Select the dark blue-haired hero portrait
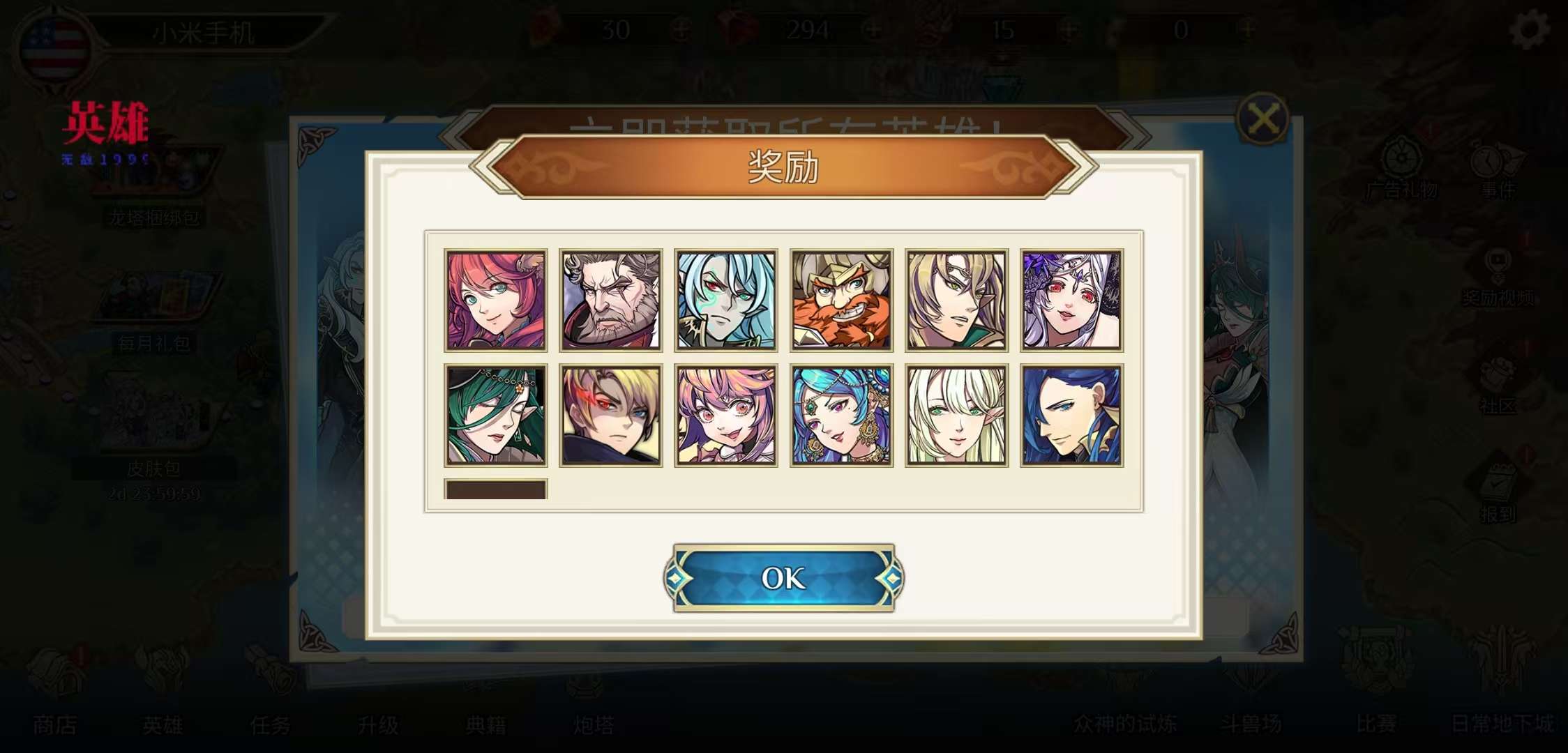 [1071, 416]
